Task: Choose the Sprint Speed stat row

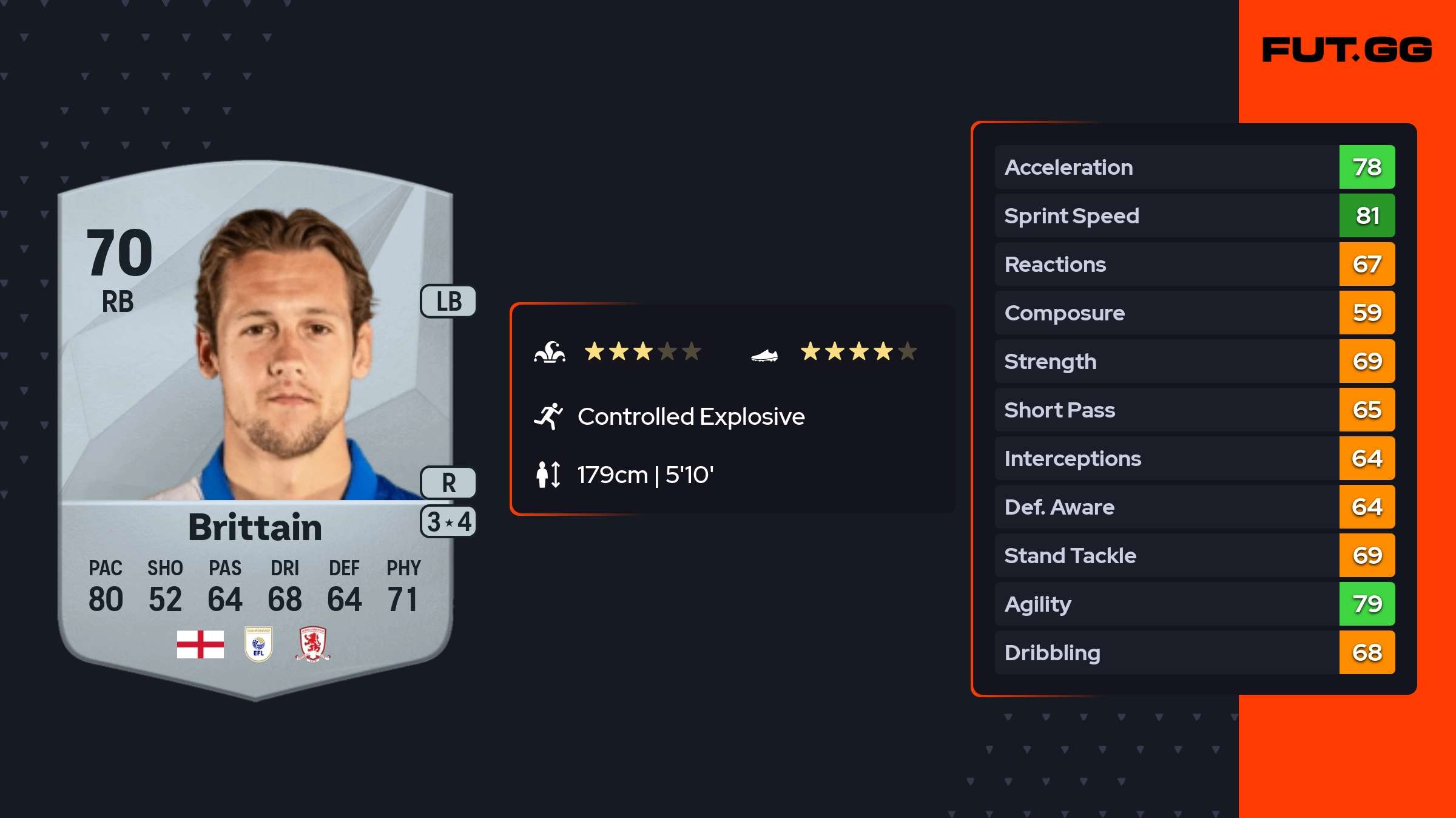Action: pos(1194,215)
